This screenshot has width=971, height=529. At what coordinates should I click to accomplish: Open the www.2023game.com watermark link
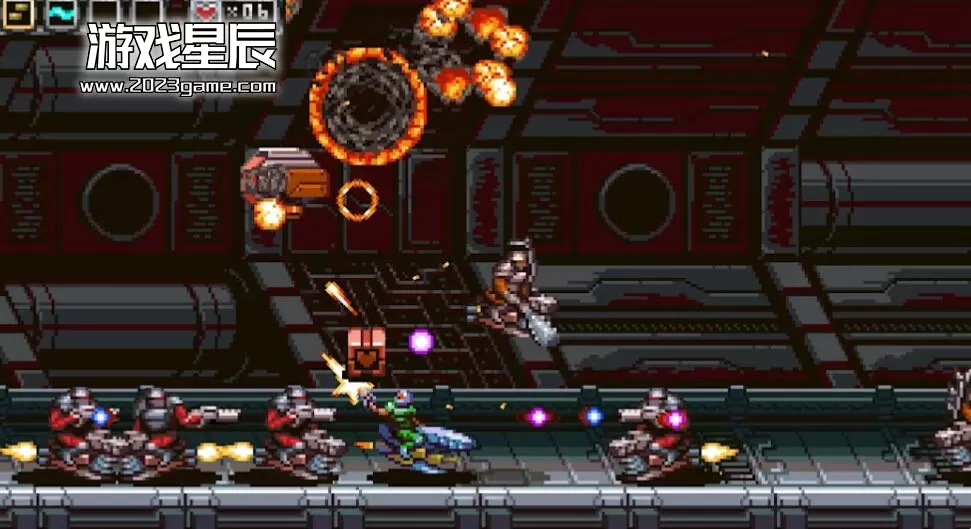coord(177,86)
